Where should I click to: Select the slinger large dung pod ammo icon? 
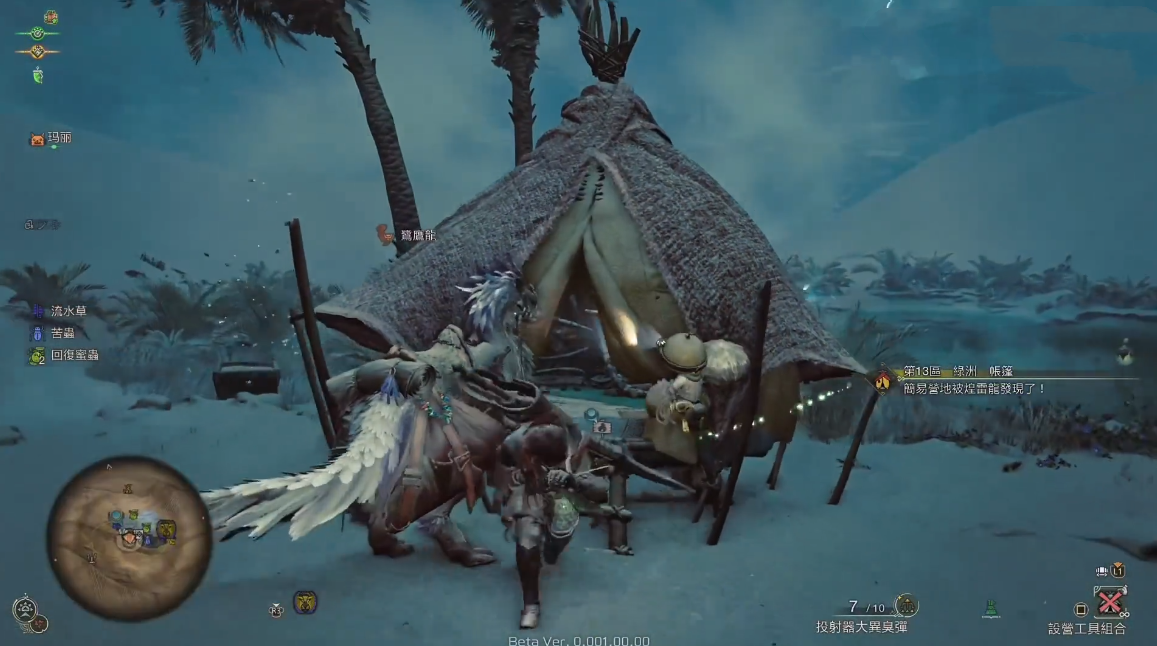pyautogui.click(x=907, y=606)
